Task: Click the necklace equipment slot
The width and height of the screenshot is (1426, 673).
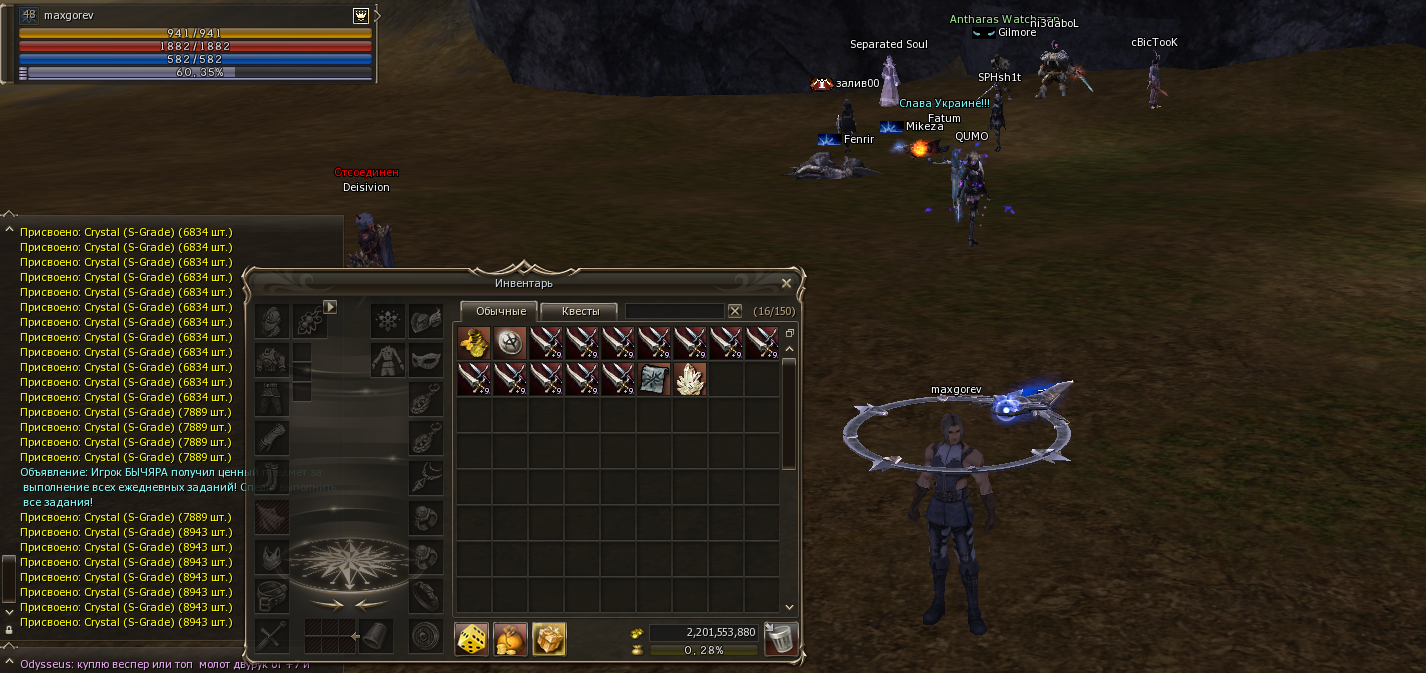Action: click(x=426, y=478)
